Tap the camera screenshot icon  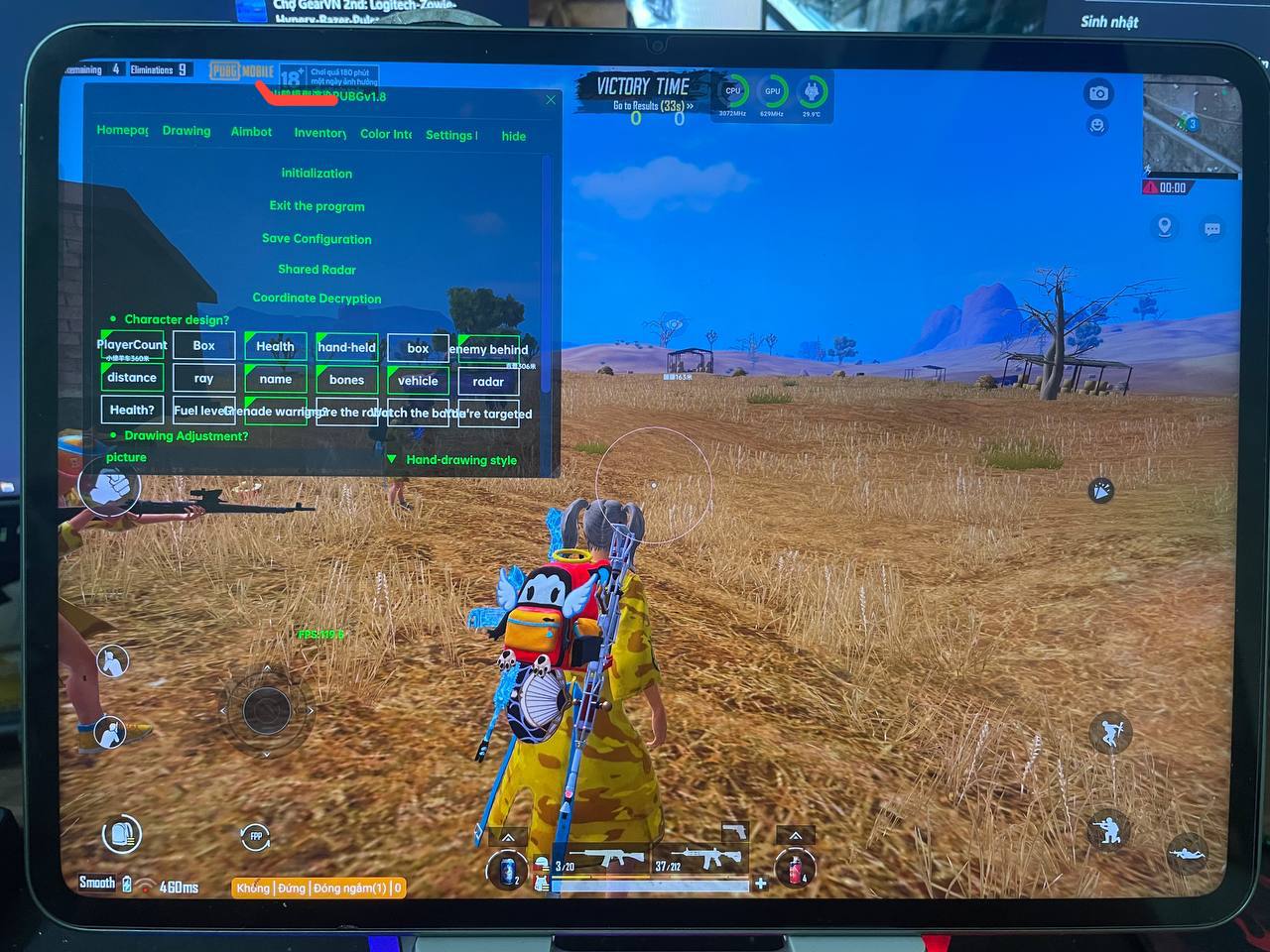1098,93
